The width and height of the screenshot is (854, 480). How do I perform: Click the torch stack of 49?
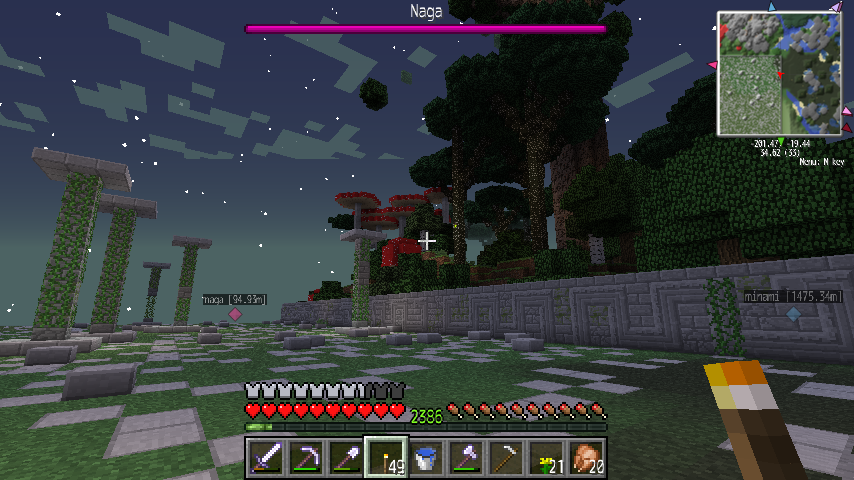click(x=386, y=457)
